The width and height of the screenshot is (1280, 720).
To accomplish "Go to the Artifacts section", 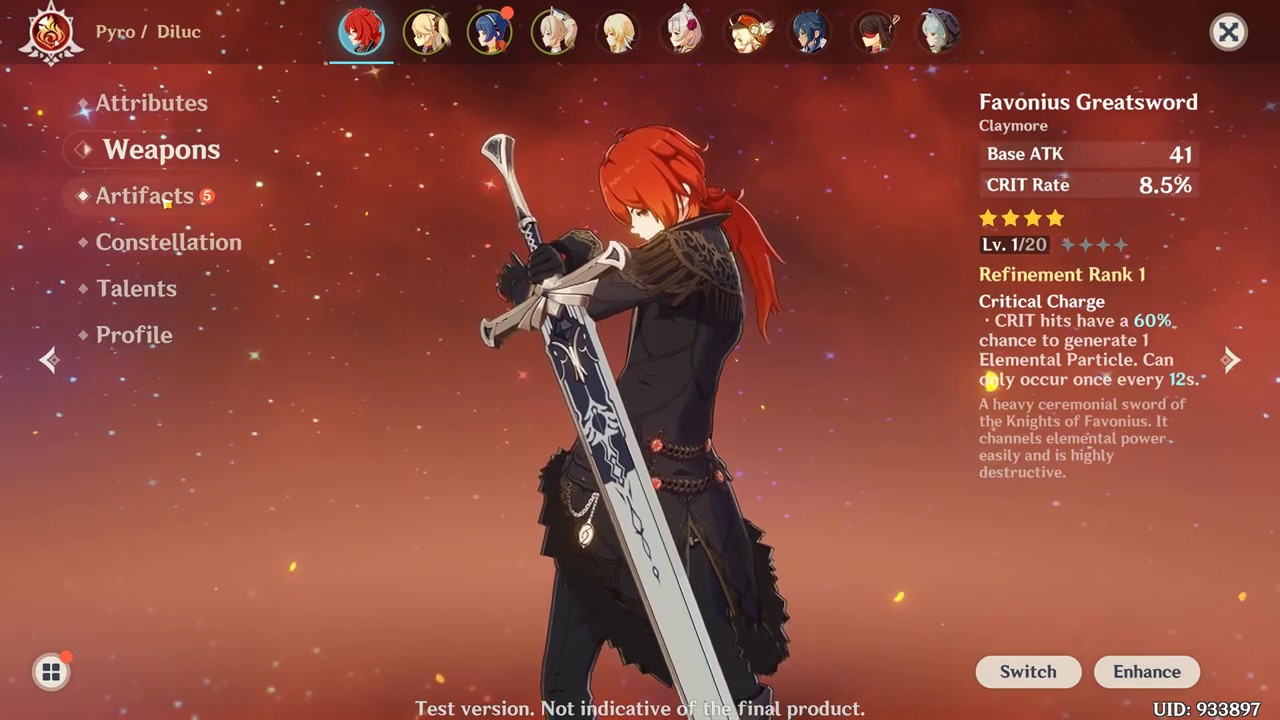I will (x=144, y=196).
